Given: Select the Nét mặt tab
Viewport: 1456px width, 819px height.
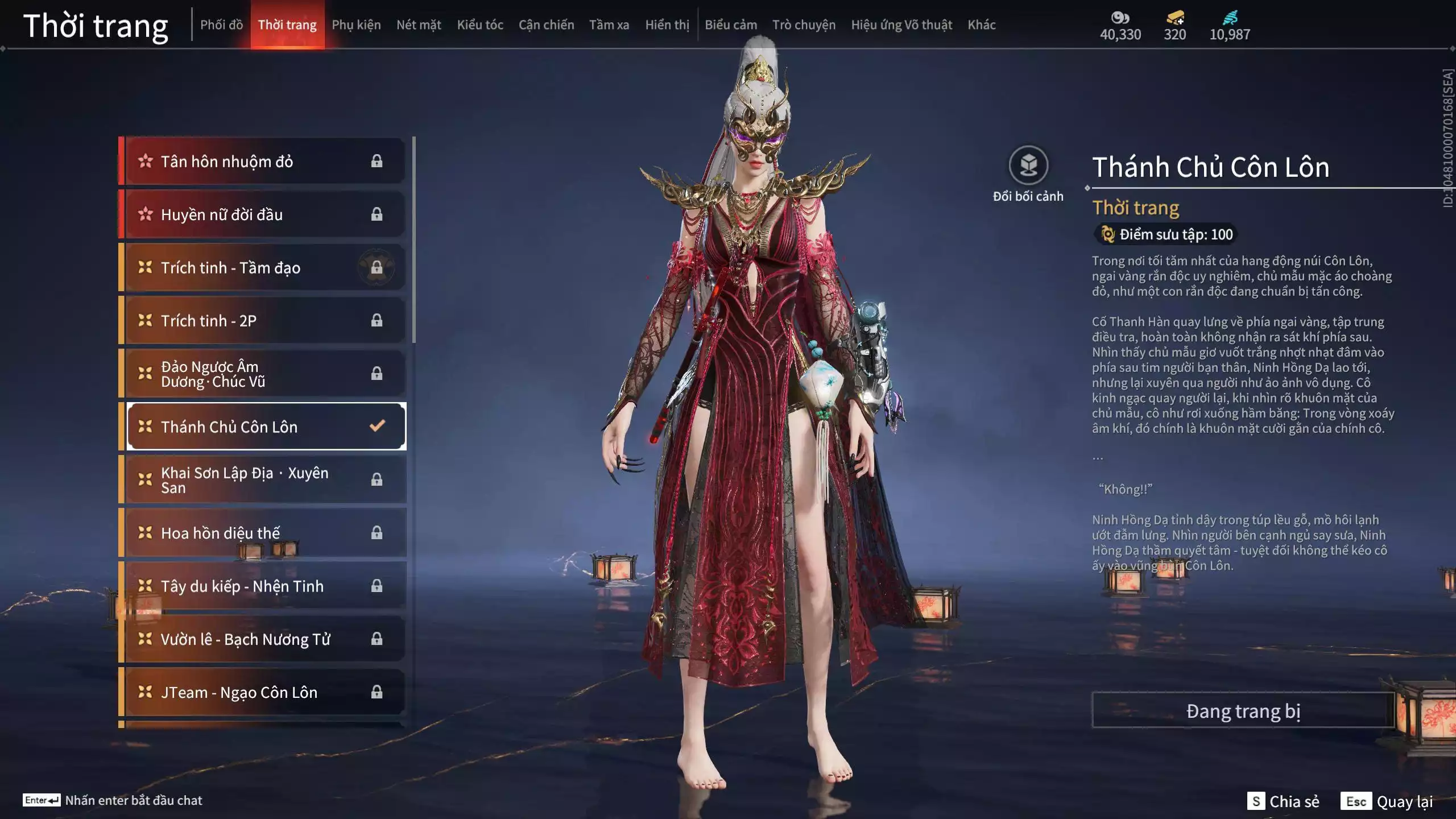Looking at the screenshot, I should pyautogui.click(x=419, y=25).
